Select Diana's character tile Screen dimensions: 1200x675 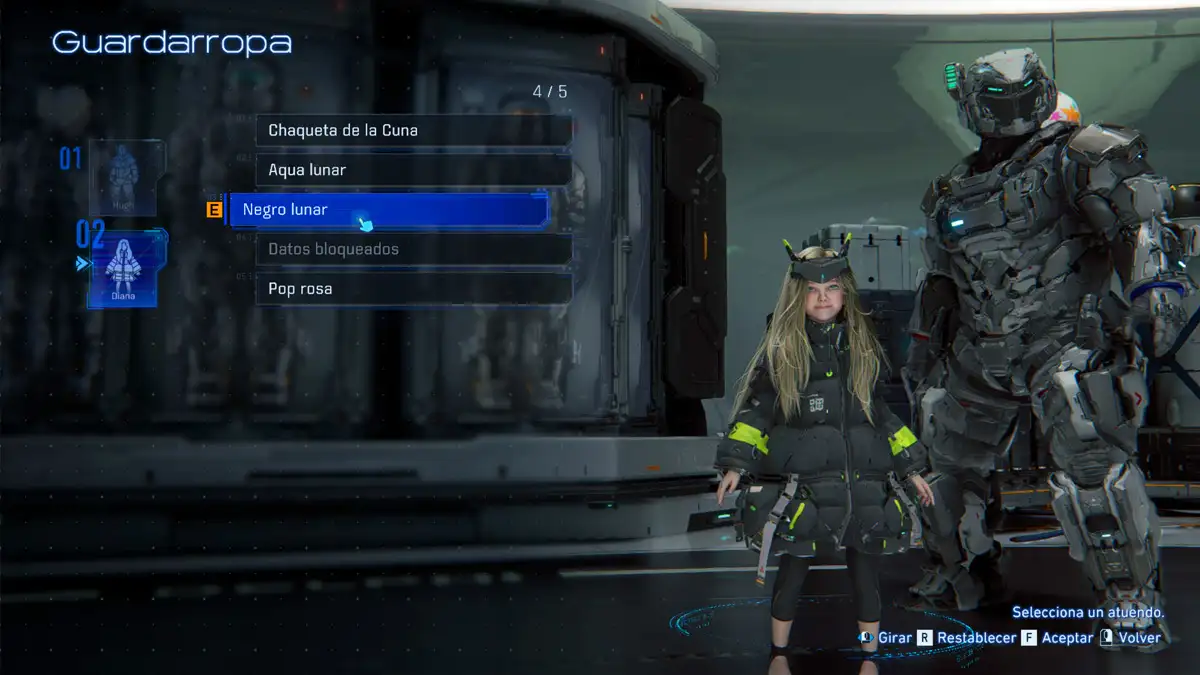[123, 268]
